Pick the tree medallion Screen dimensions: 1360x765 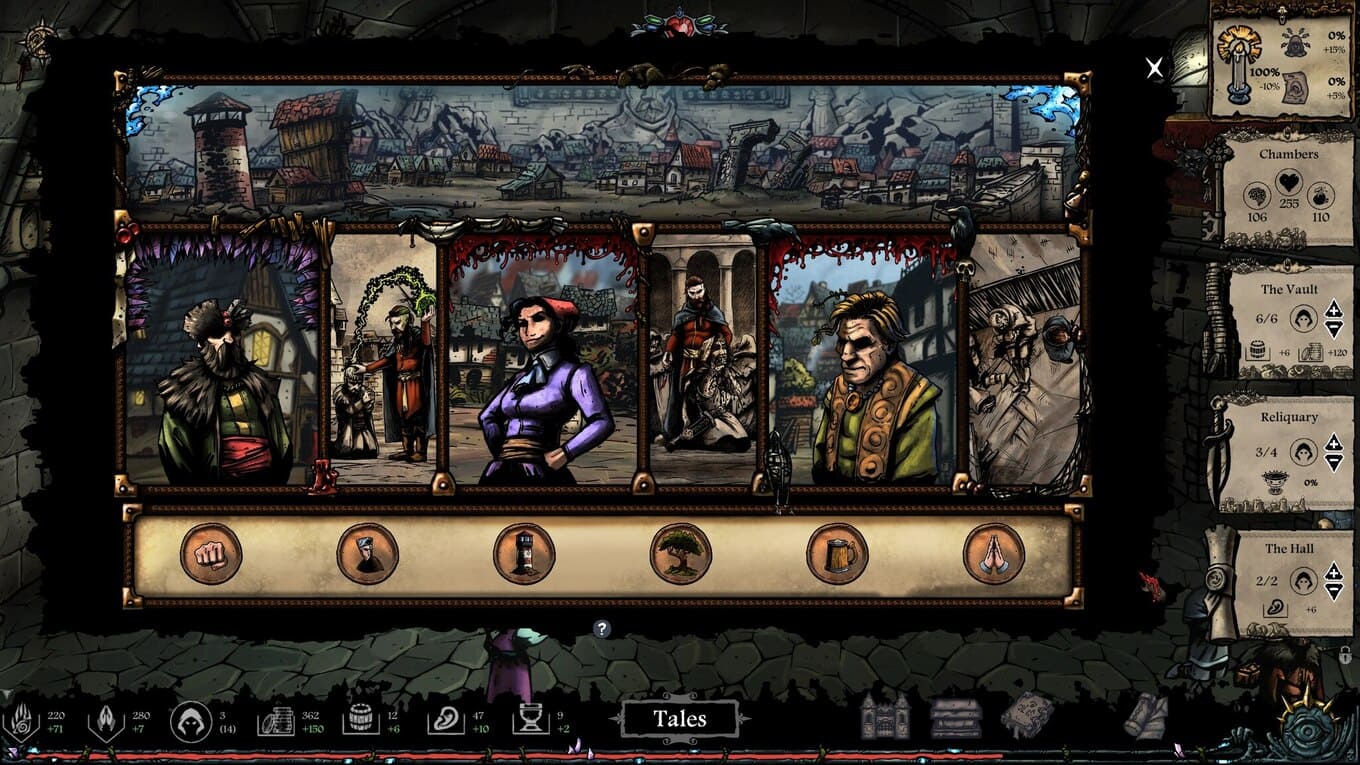click(681, 554)
